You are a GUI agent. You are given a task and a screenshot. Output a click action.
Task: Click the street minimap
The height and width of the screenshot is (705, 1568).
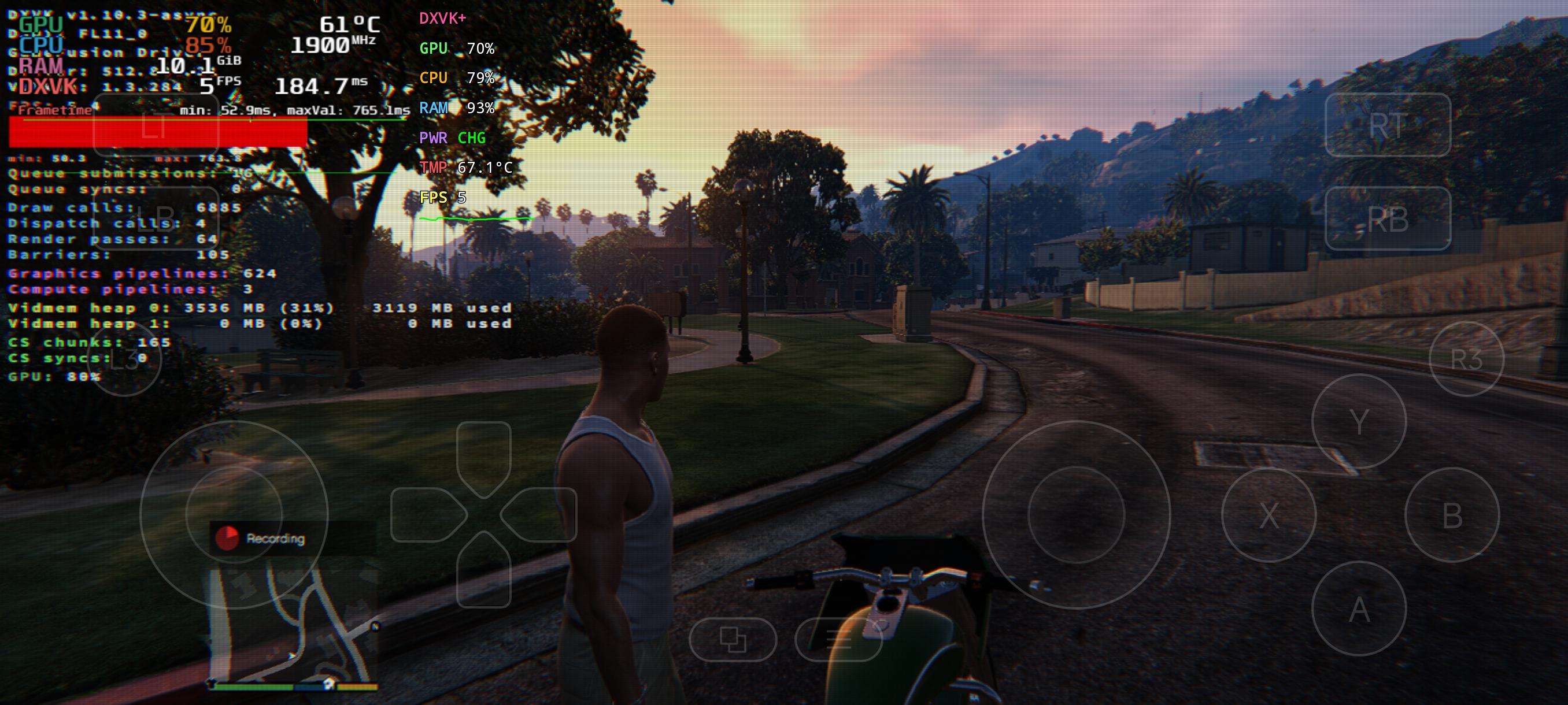point(292,626)
